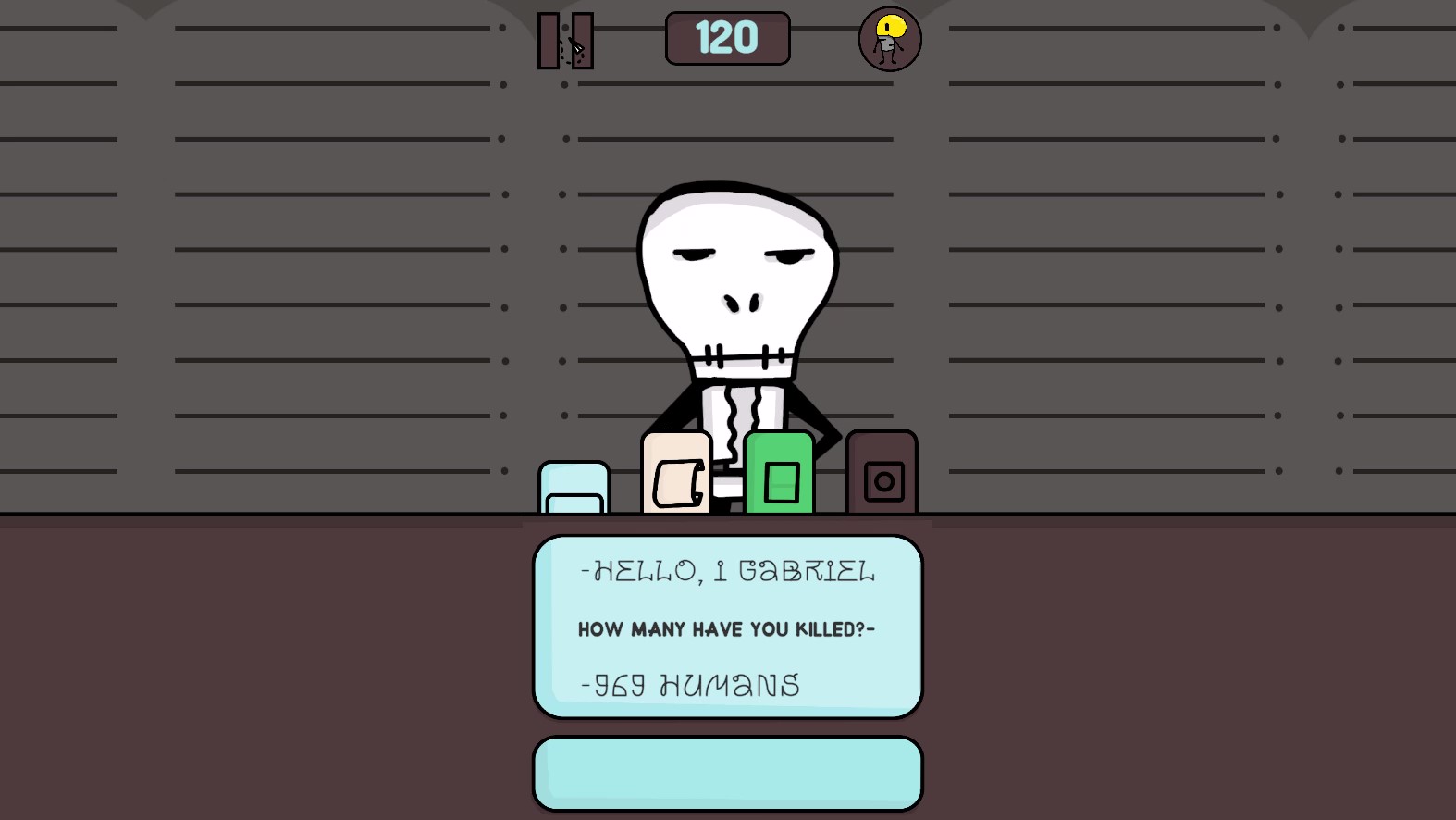This screenshot has height=820, width=1456.
Task: Expand the empty response bubble below the dialogue
Action: pos(727,772)
